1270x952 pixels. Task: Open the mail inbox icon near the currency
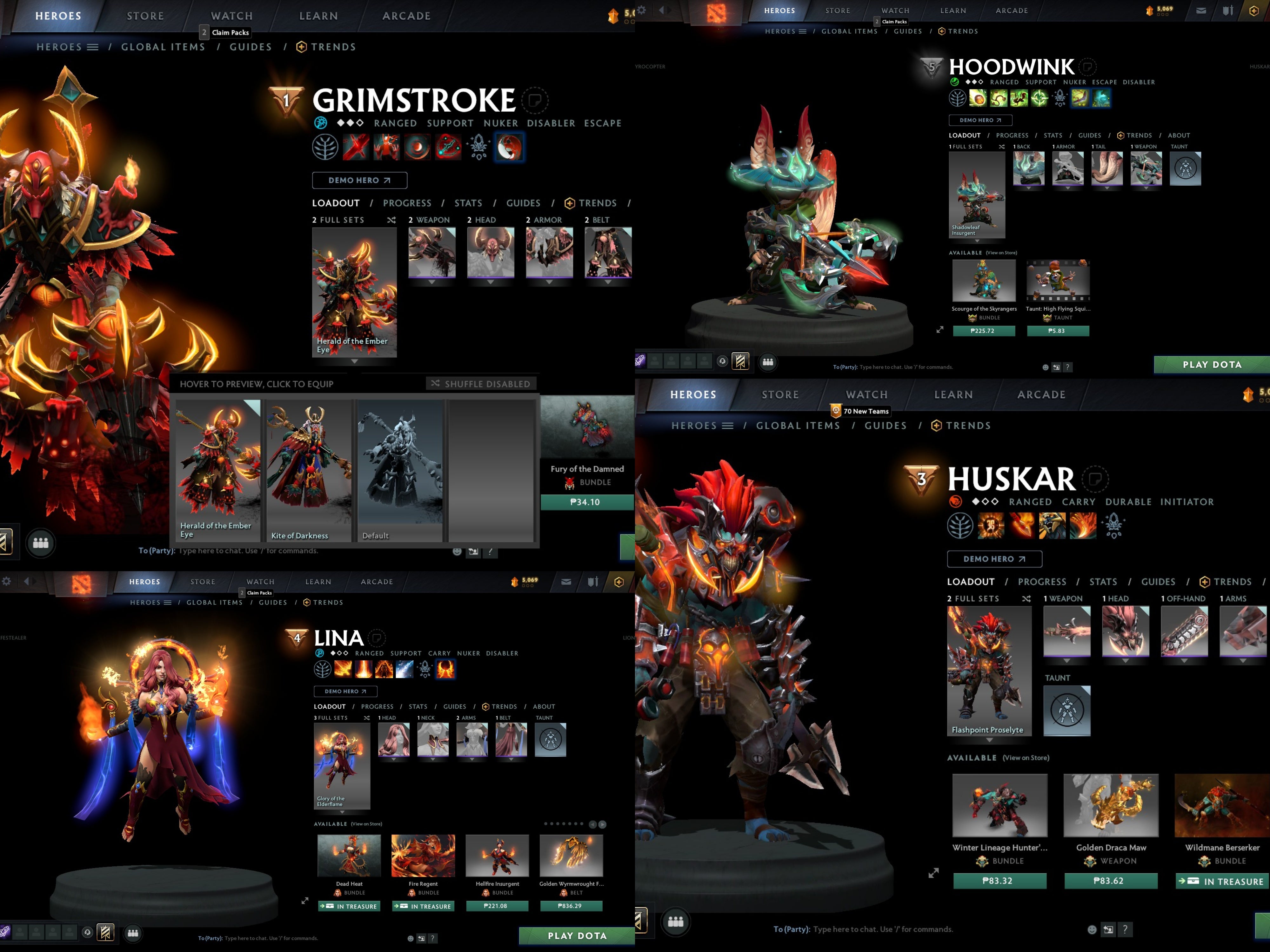1200,10
